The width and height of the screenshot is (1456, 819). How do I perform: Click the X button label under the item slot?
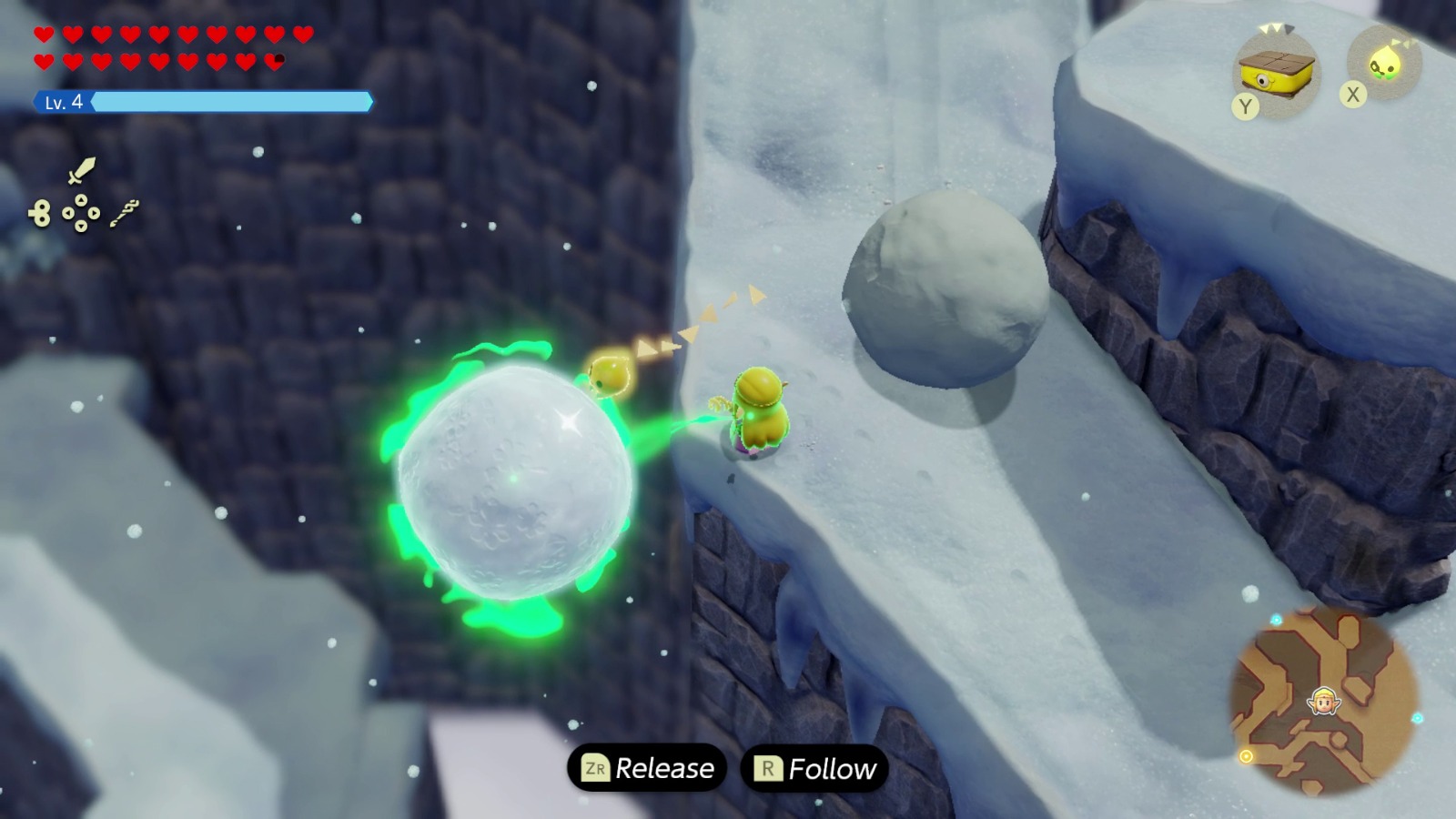tap(1352, 94)
